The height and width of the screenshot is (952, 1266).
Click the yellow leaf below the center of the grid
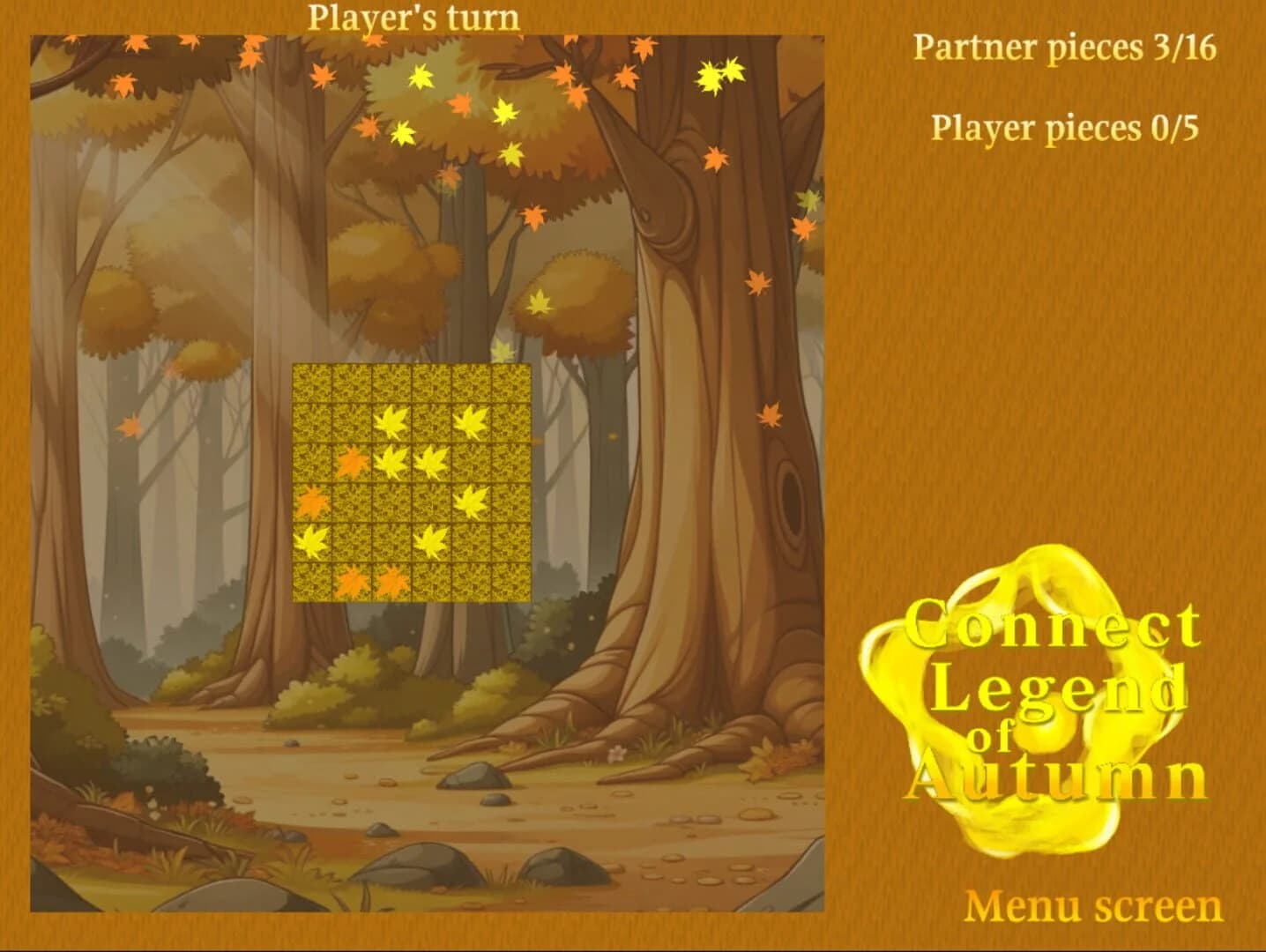[x=433, y=542]
